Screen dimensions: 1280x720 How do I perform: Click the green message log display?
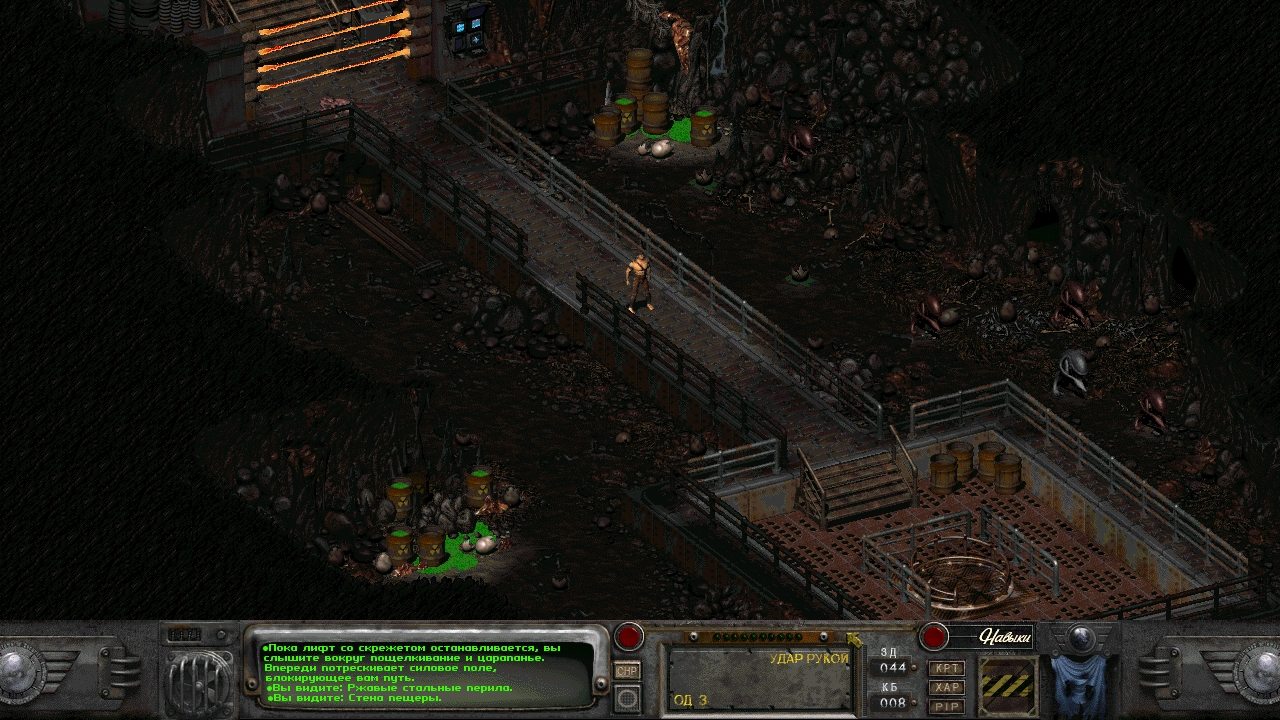click(x=426, y=671)
